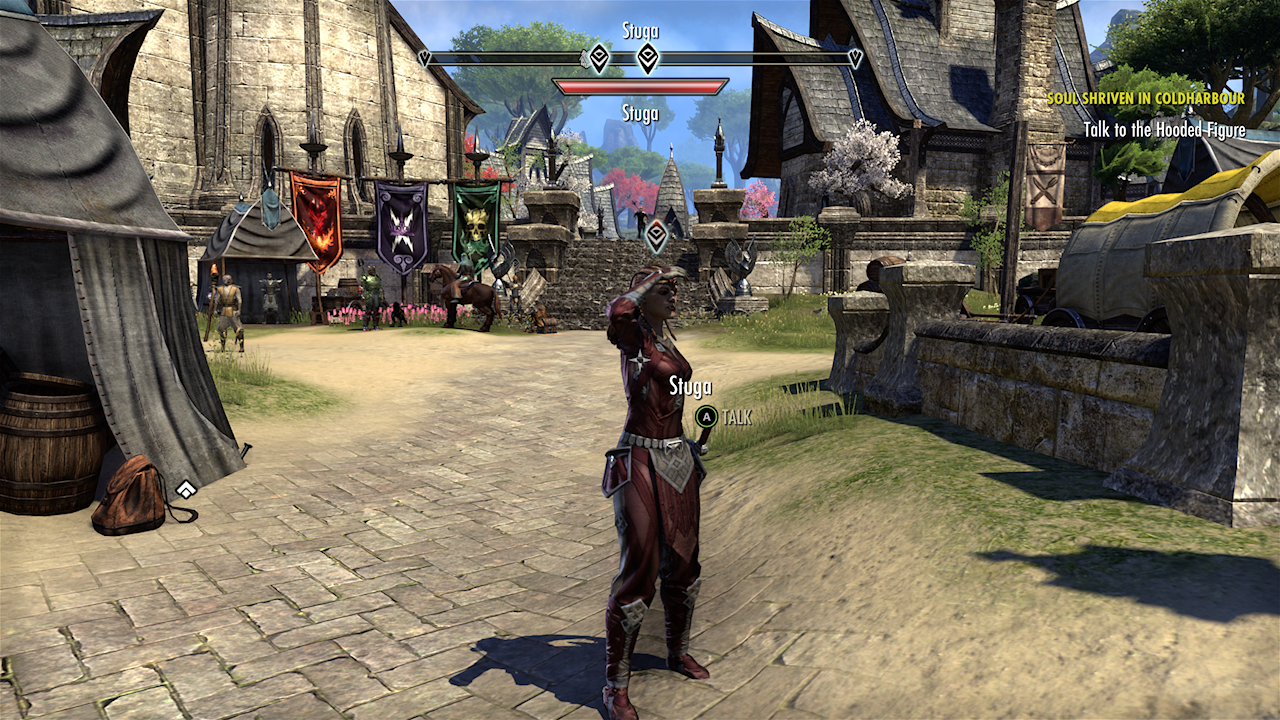Click the Talk to the Hooded Figure objective

[1164, 130]
